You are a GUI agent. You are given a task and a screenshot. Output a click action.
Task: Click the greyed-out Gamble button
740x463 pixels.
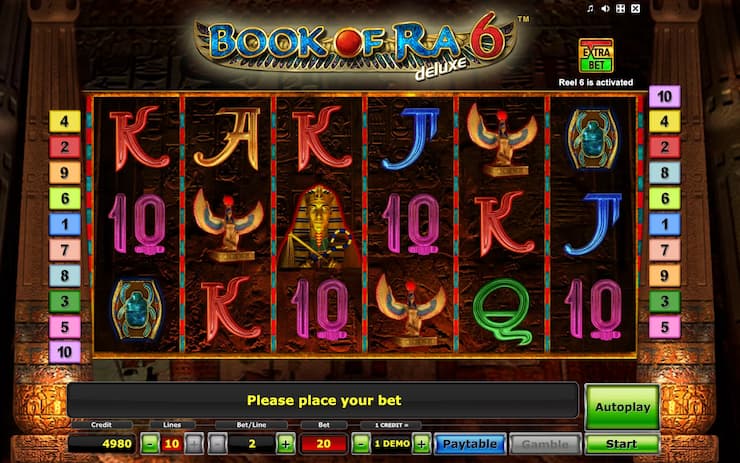coord(545,443)
